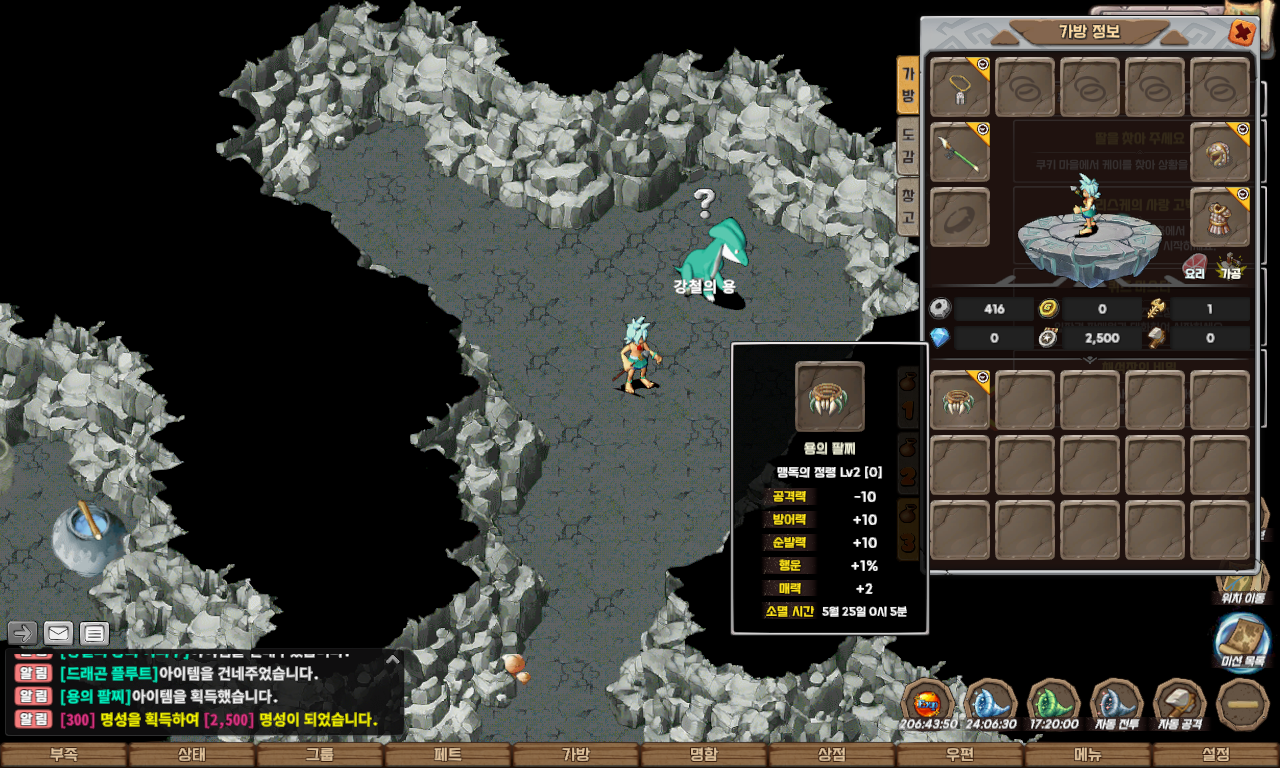1280x768 pixels.
Task: Select the 용의 팔찌 bracelet in the bag
Action: [x=960, y=400]
